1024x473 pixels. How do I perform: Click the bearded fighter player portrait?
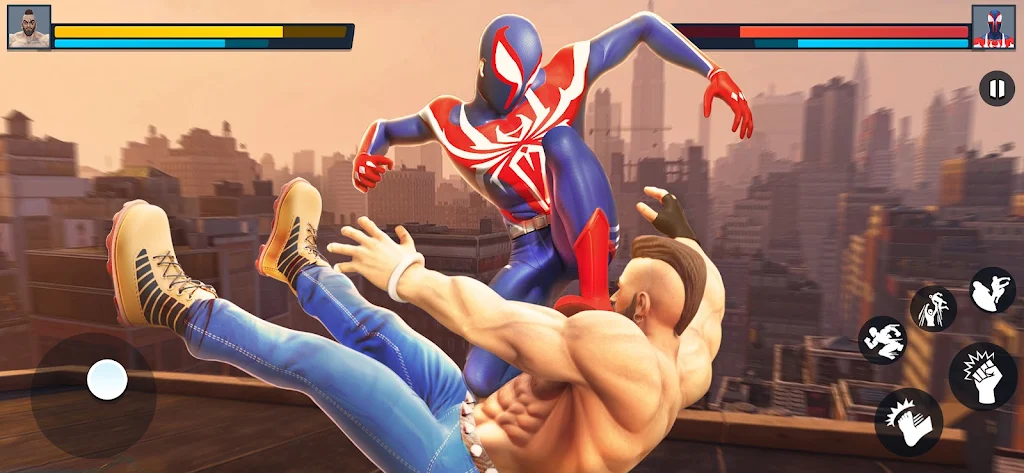(29, 27)
